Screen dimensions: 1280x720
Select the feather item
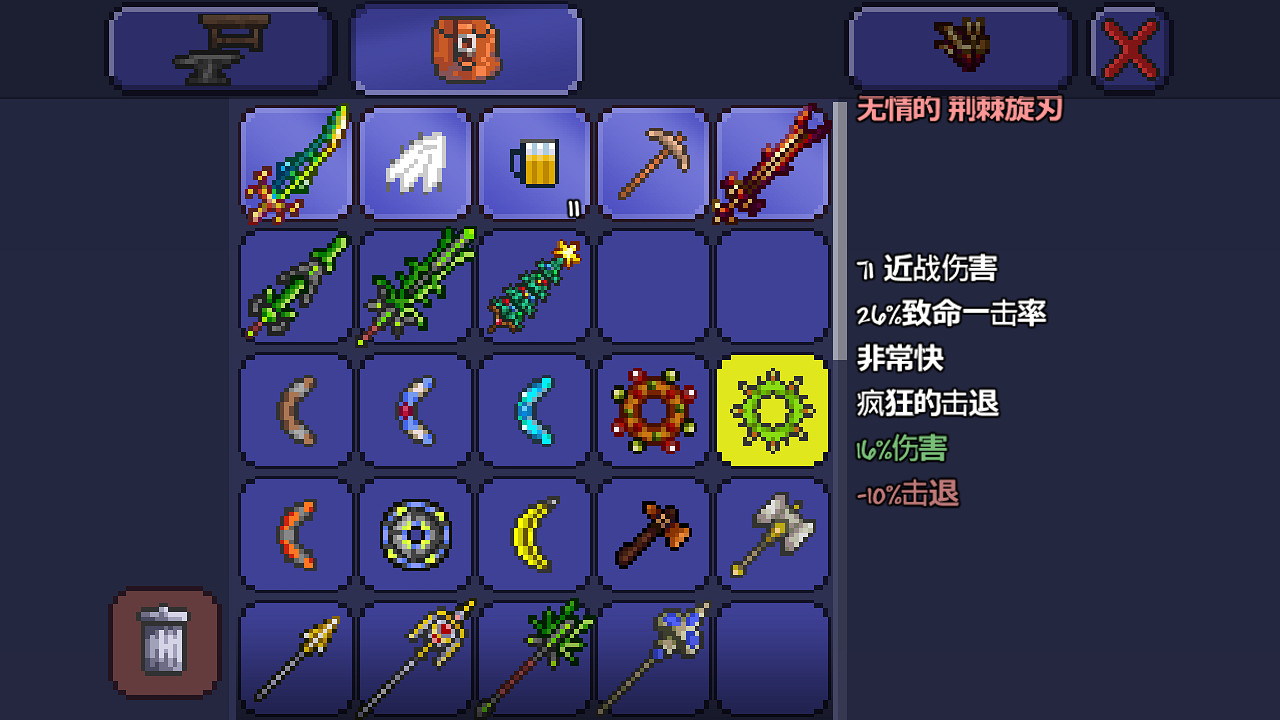pos(415,163)
